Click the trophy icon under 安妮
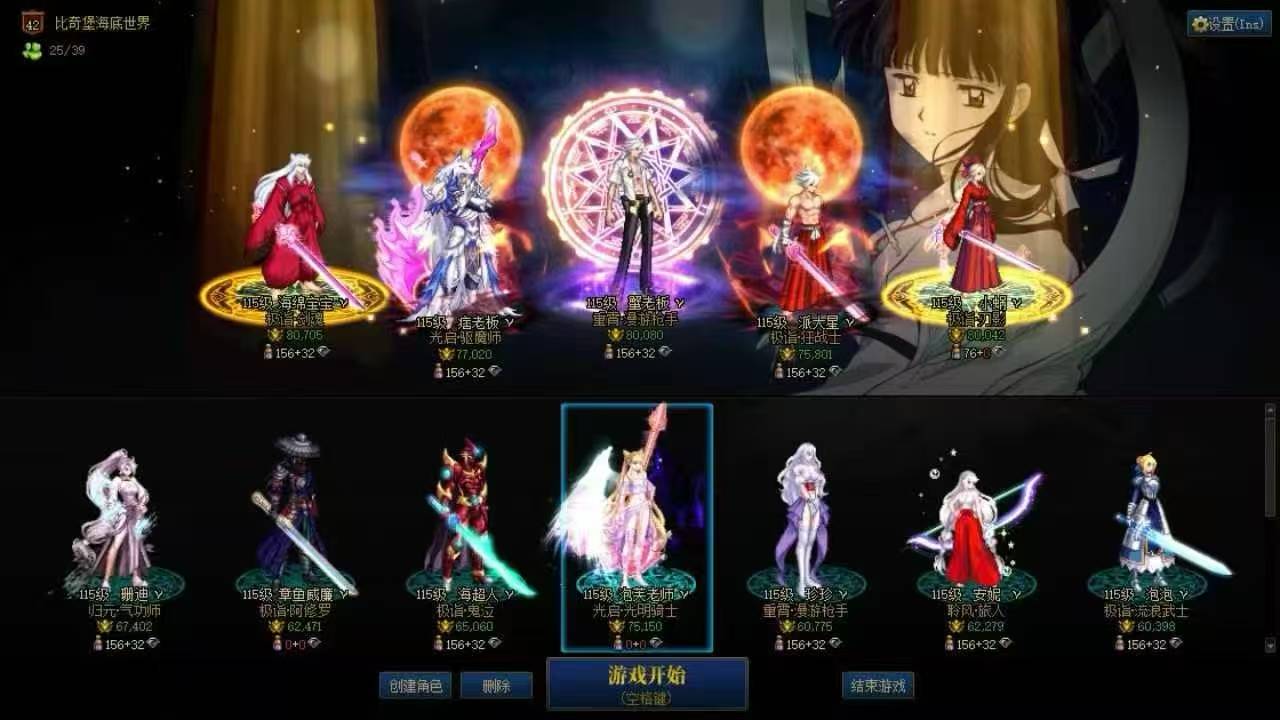This screenshot has width=1280, height=720. [x=955, y=627]
